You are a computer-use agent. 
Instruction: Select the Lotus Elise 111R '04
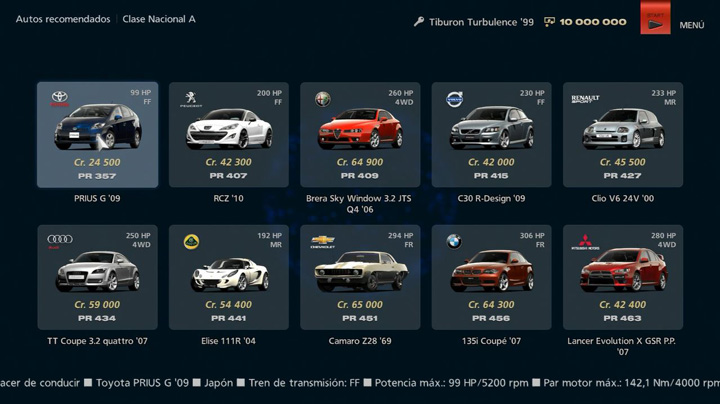coord(229,277)
